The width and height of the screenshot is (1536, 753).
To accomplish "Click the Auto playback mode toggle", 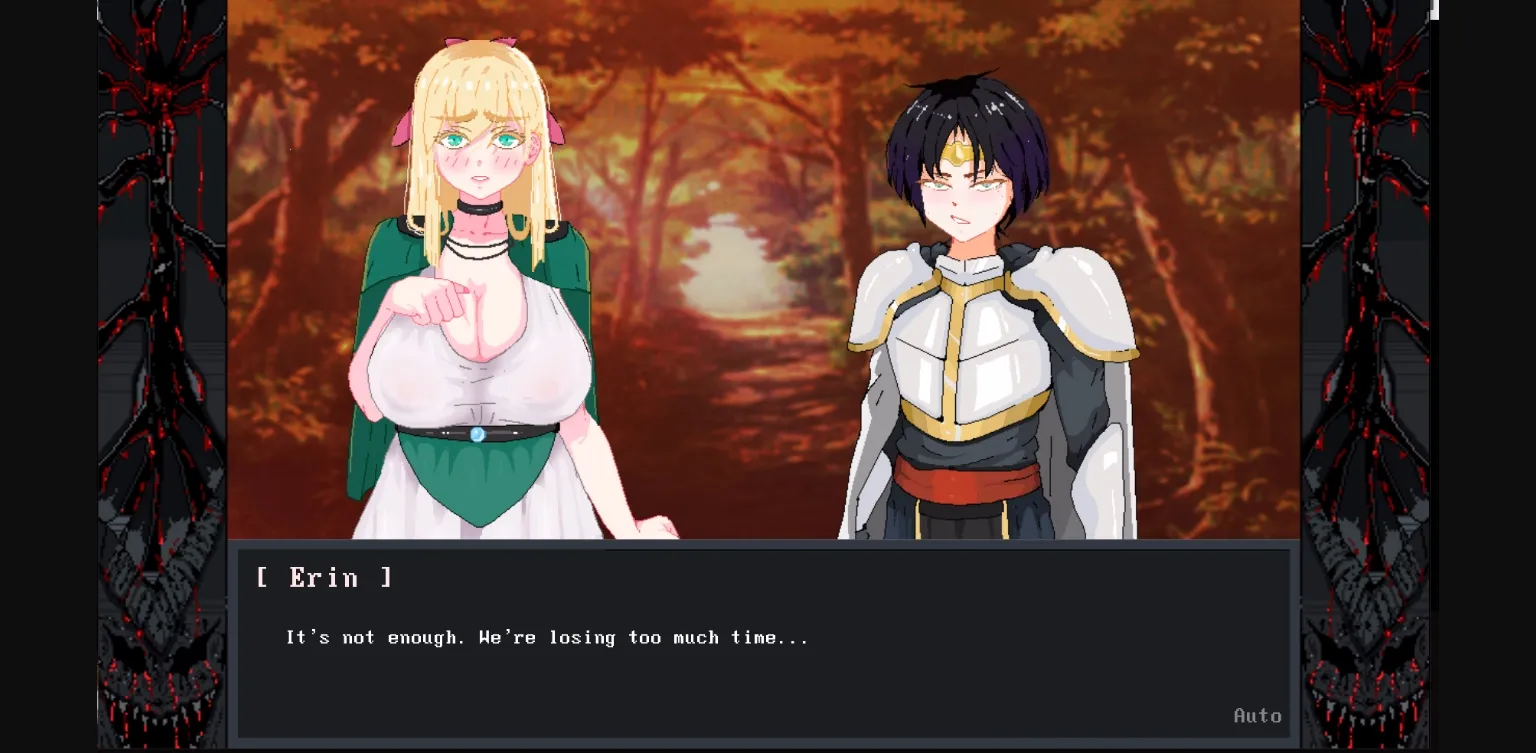I will [x=1258, y=715].
